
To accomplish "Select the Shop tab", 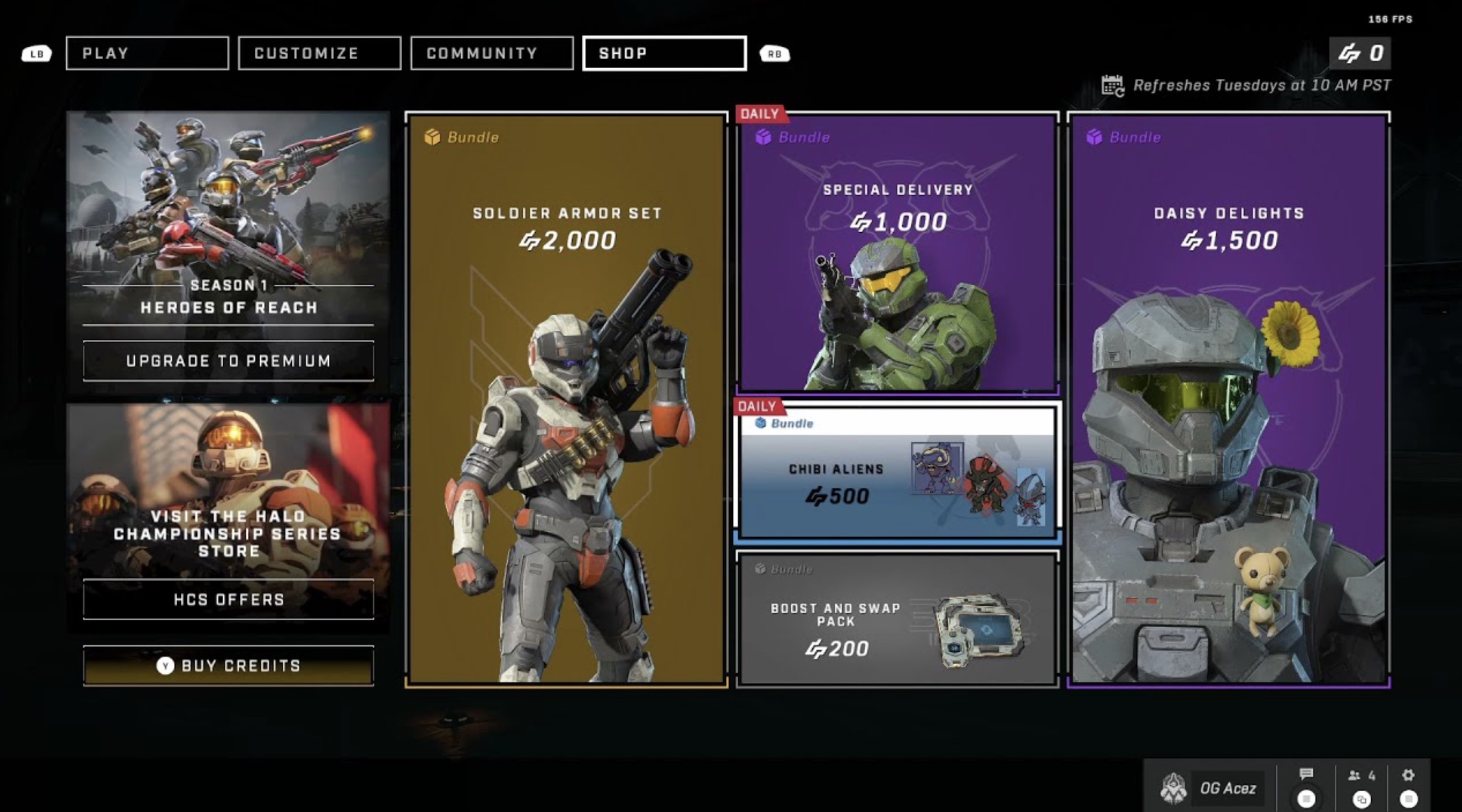I will 664,53.
